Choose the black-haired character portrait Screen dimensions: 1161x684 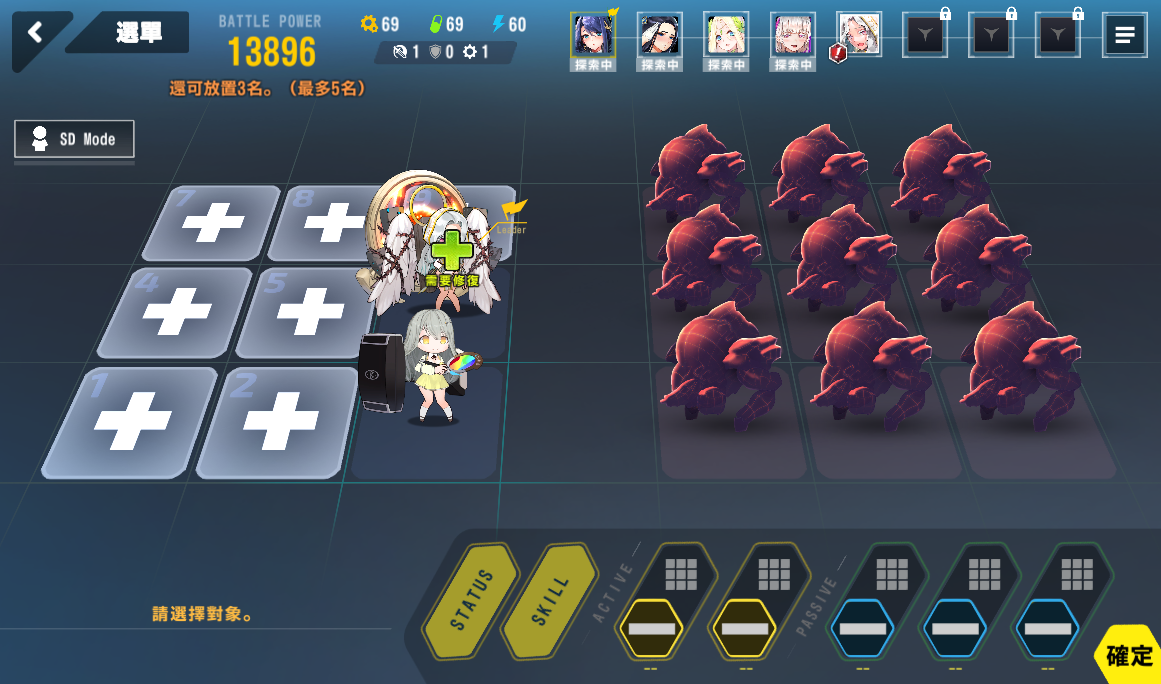pyautogui.click(x=659, y=35)
